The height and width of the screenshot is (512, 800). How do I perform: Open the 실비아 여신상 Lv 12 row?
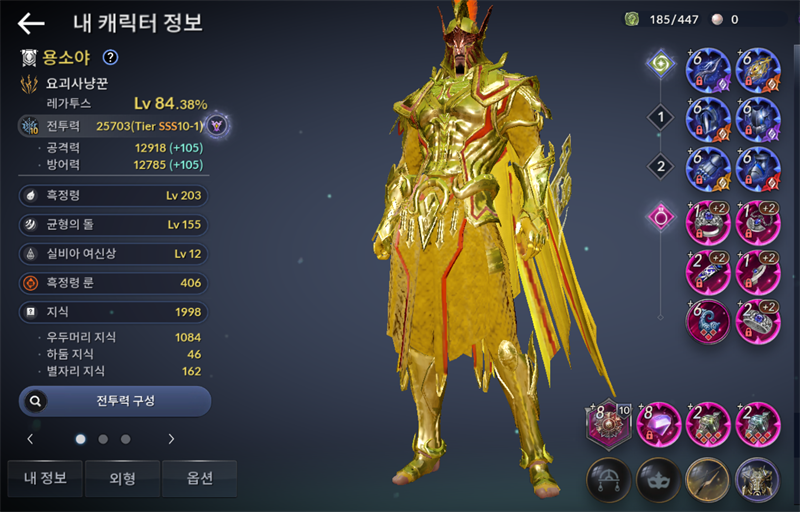tap(114, 254)
